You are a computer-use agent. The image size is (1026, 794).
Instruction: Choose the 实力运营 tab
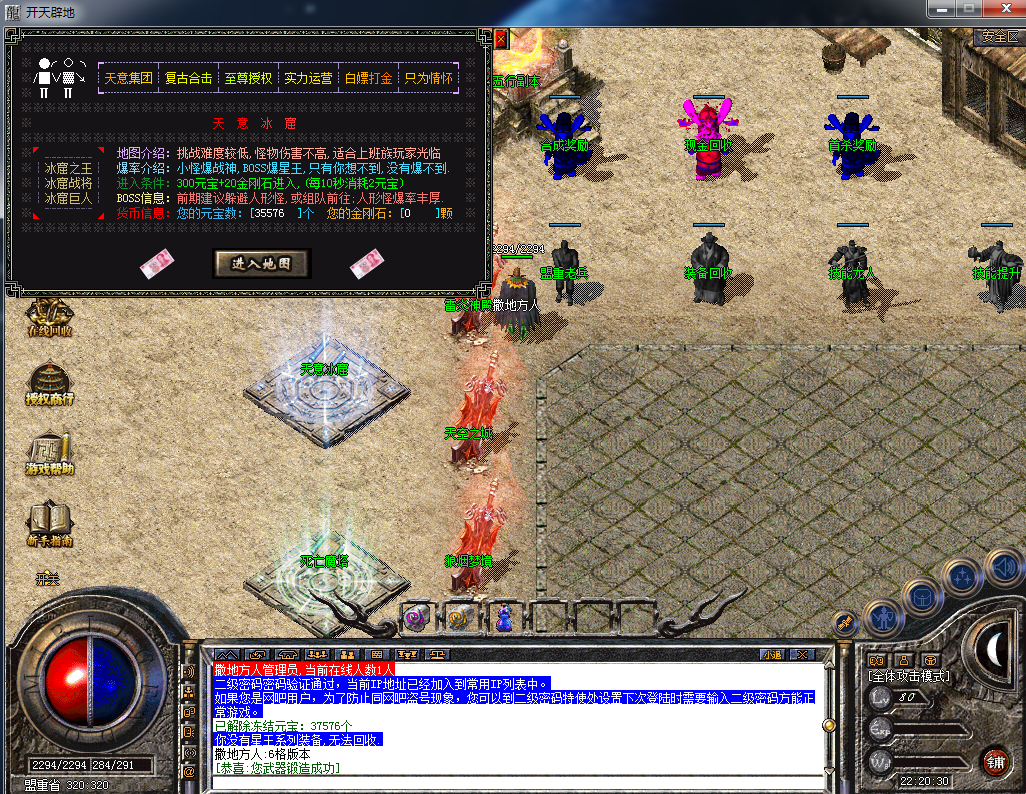[308, 78]
